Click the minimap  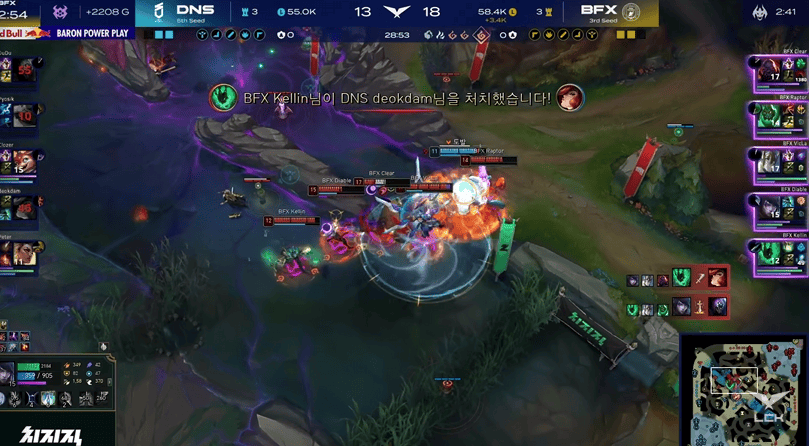[x=744, y=390]
